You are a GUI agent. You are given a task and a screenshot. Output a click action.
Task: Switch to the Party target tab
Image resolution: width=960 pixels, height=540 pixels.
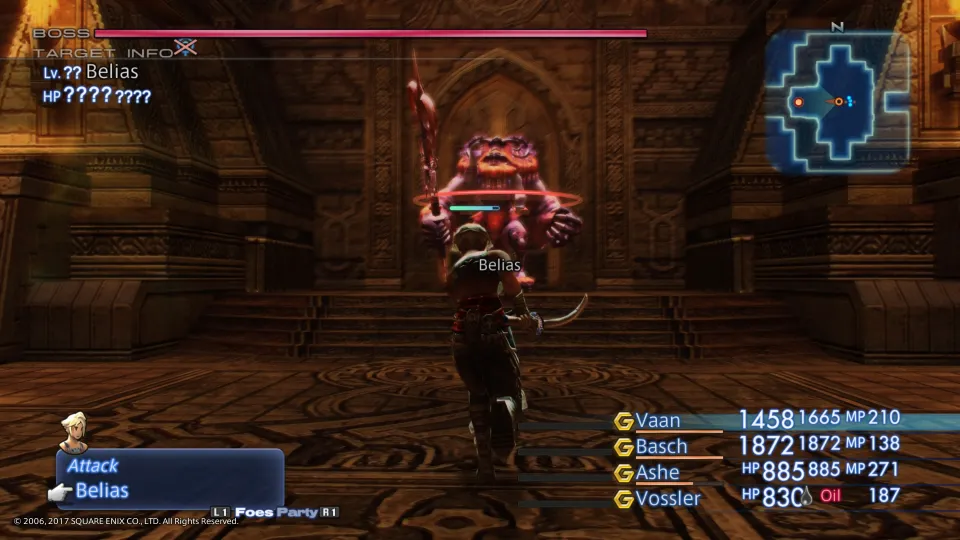[x=297, y=513]
